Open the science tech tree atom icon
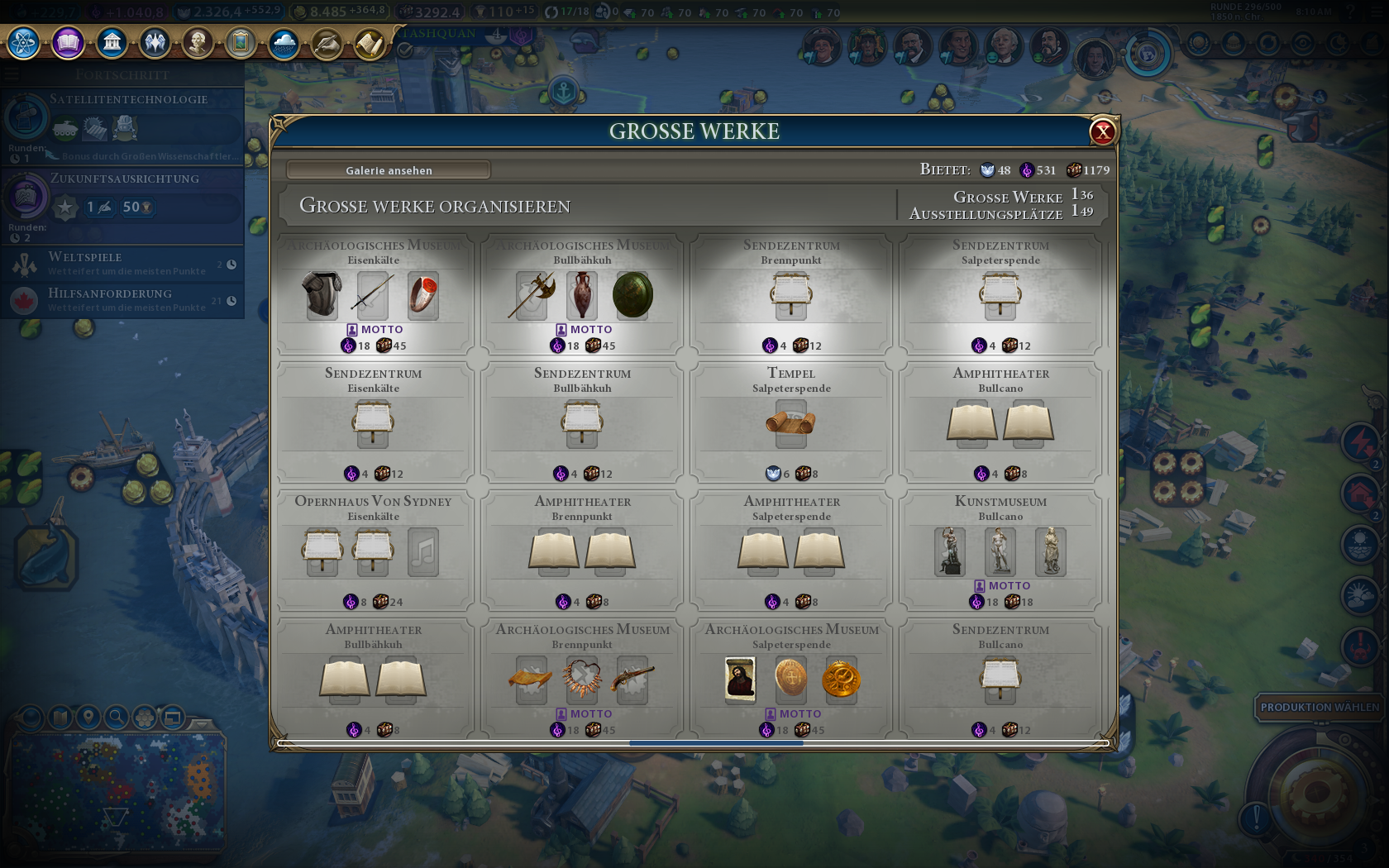The image size is (1389, 868). (24, 42)
